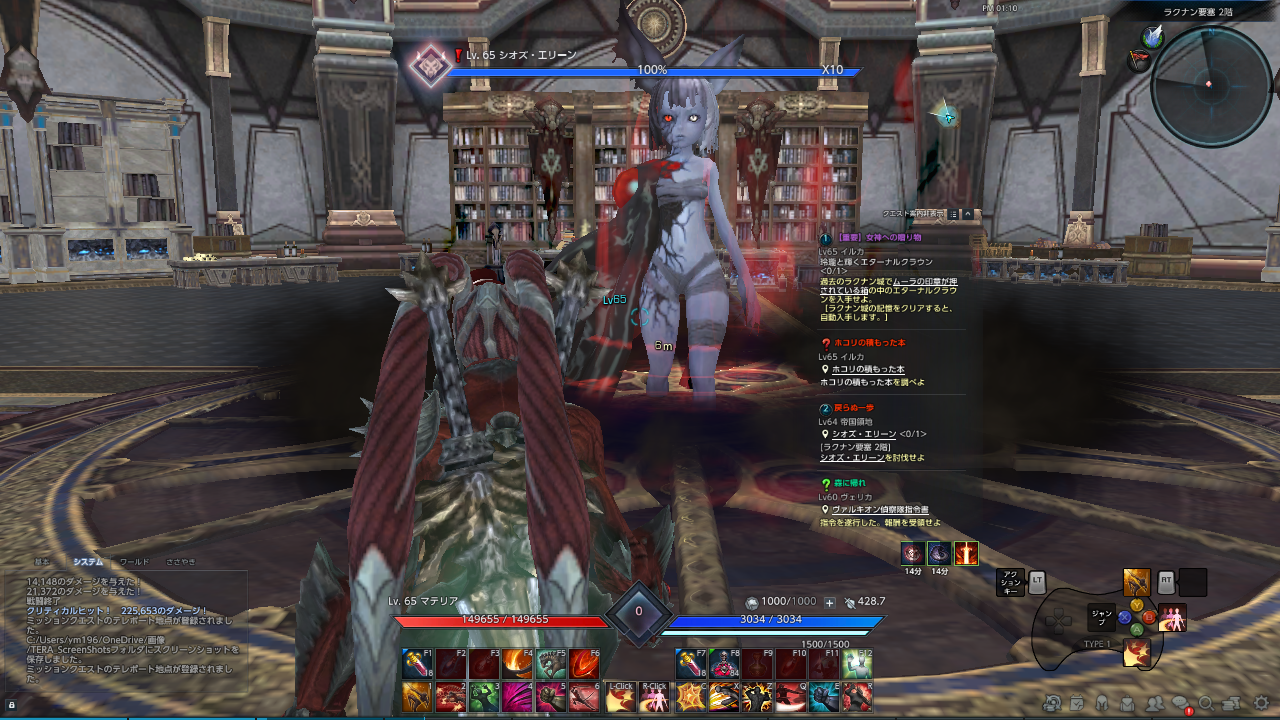
Task: Trigger the green glowing figure skill on F12
Action: pyautogui.click(x=857, y=664)
